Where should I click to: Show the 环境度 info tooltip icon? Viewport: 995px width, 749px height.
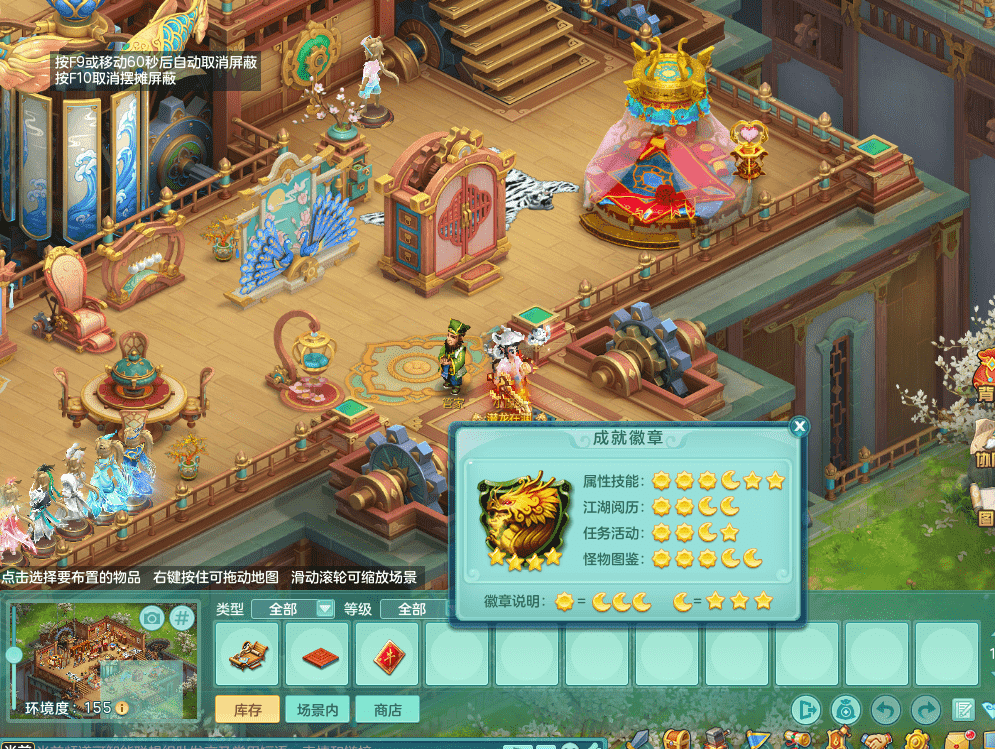click(x=122, y=708)
